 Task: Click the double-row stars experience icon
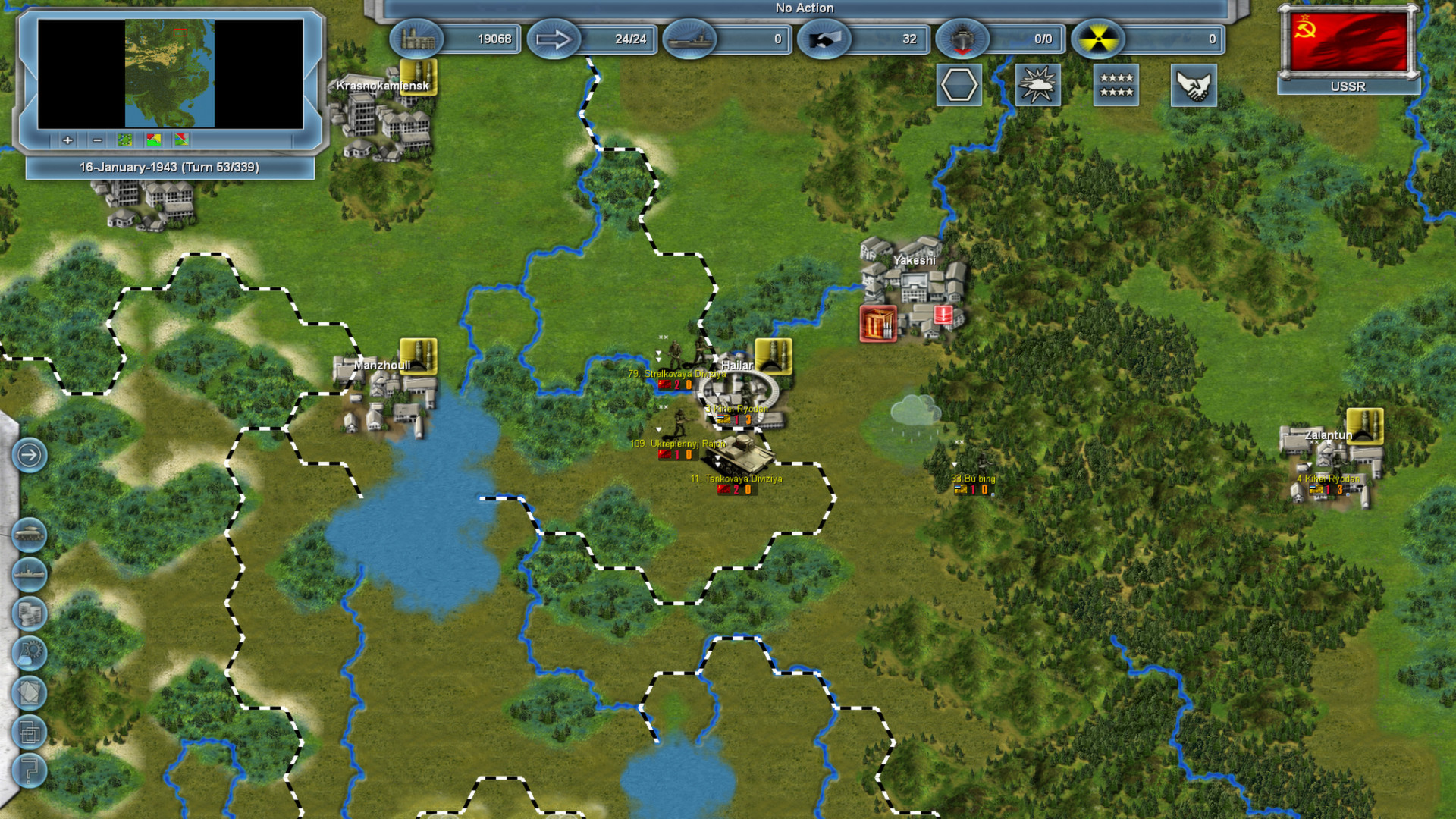point(1115,85)
